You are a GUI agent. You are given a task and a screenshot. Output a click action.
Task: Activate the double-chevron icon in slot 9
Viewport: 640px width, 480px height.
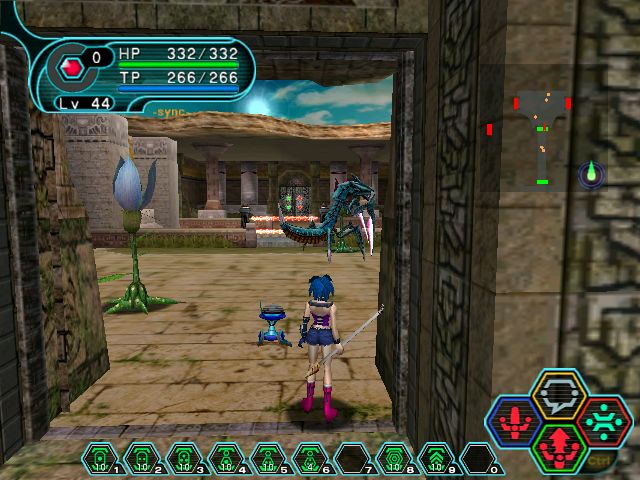pos(437,460)
